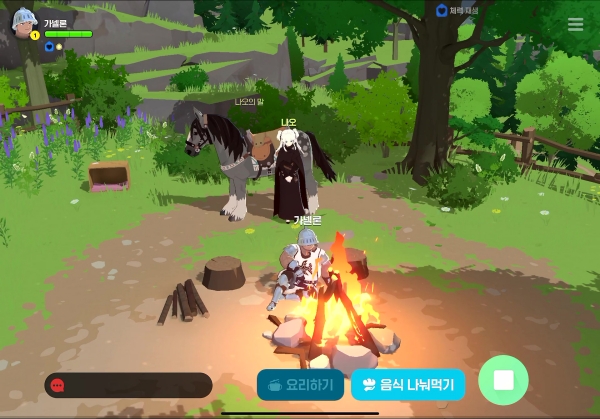Select the blue heart buff icon under the health bar

tap(48, 46)
